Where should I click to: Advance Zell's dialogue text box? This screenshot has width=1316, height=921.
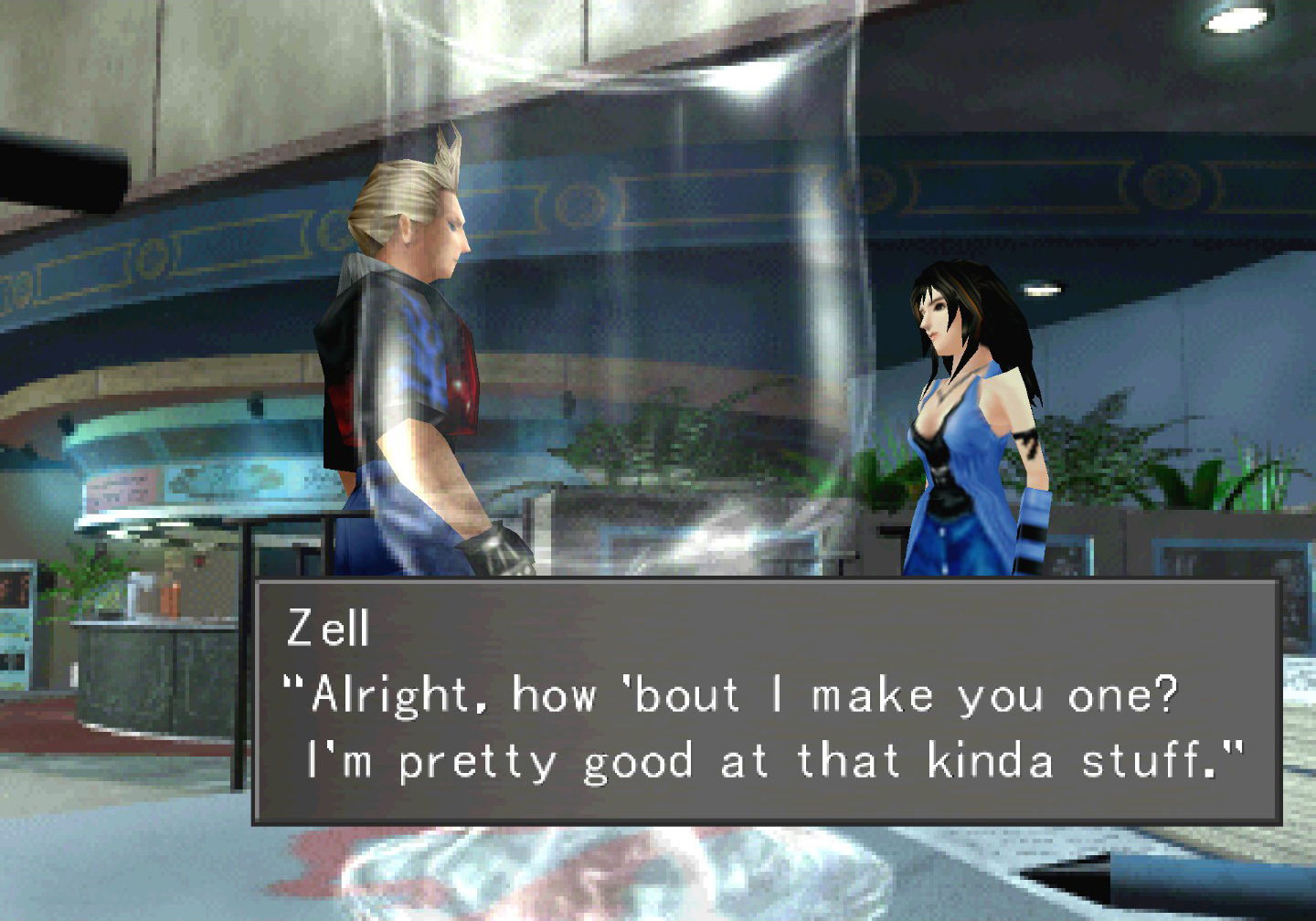click(766, 702)
